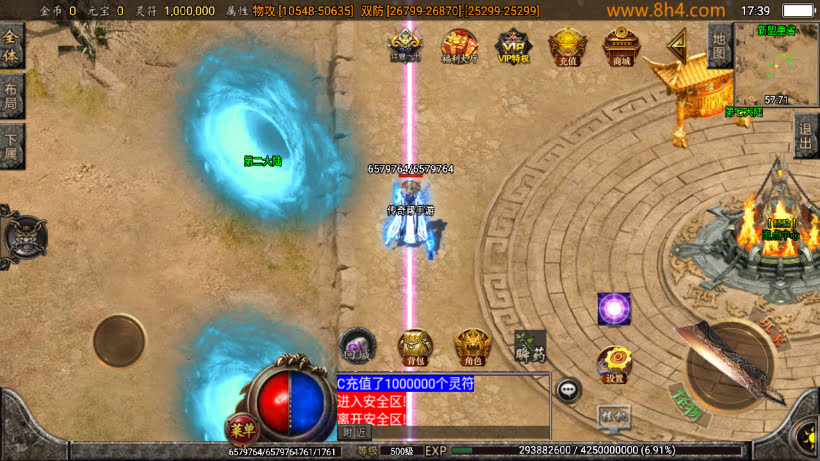
Task: Collapse the top icon row with the arrow
Action: tap(677, 44)
